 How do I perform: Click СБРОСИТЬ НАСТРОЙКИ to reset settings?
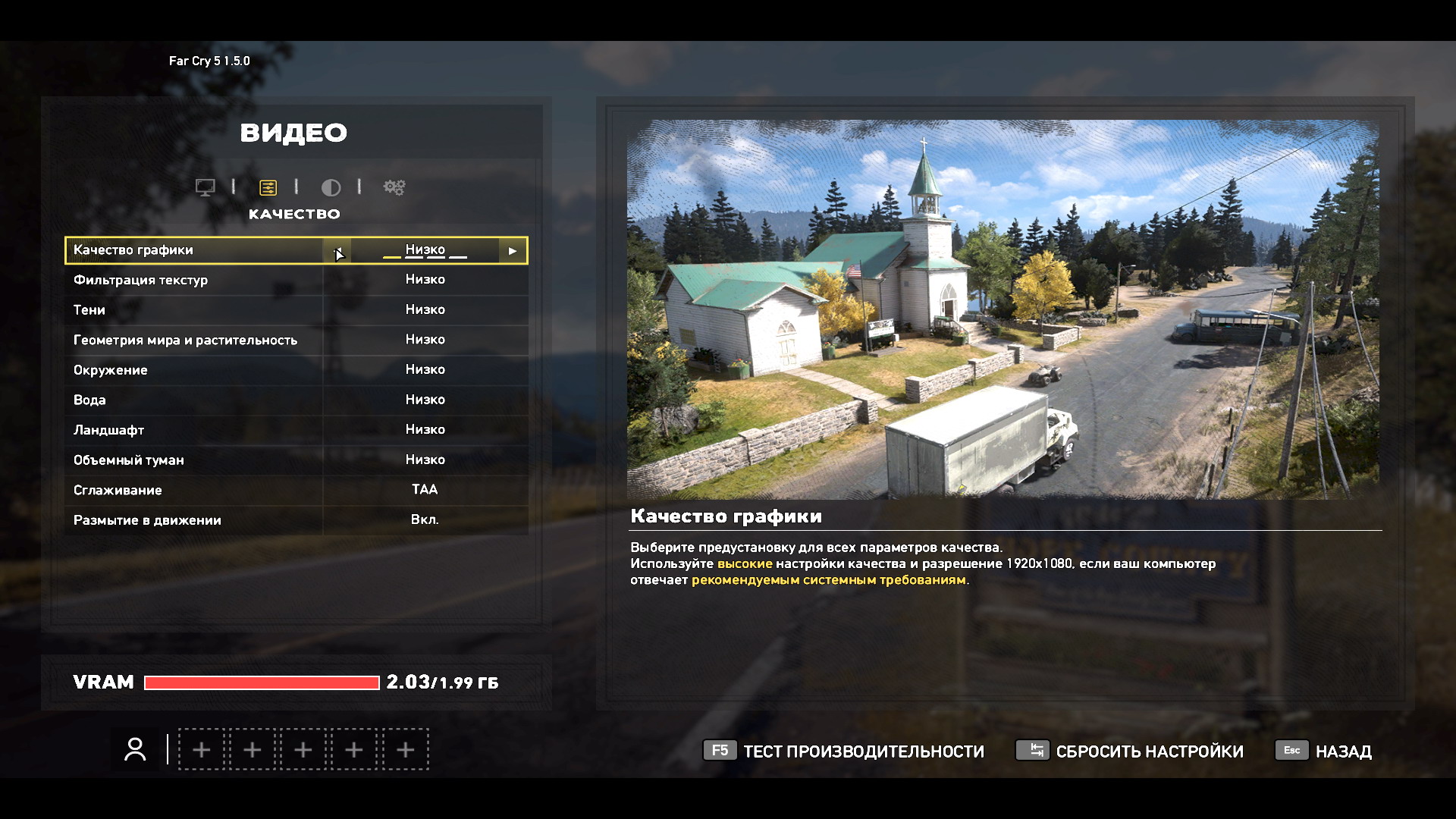point(1130,752)
